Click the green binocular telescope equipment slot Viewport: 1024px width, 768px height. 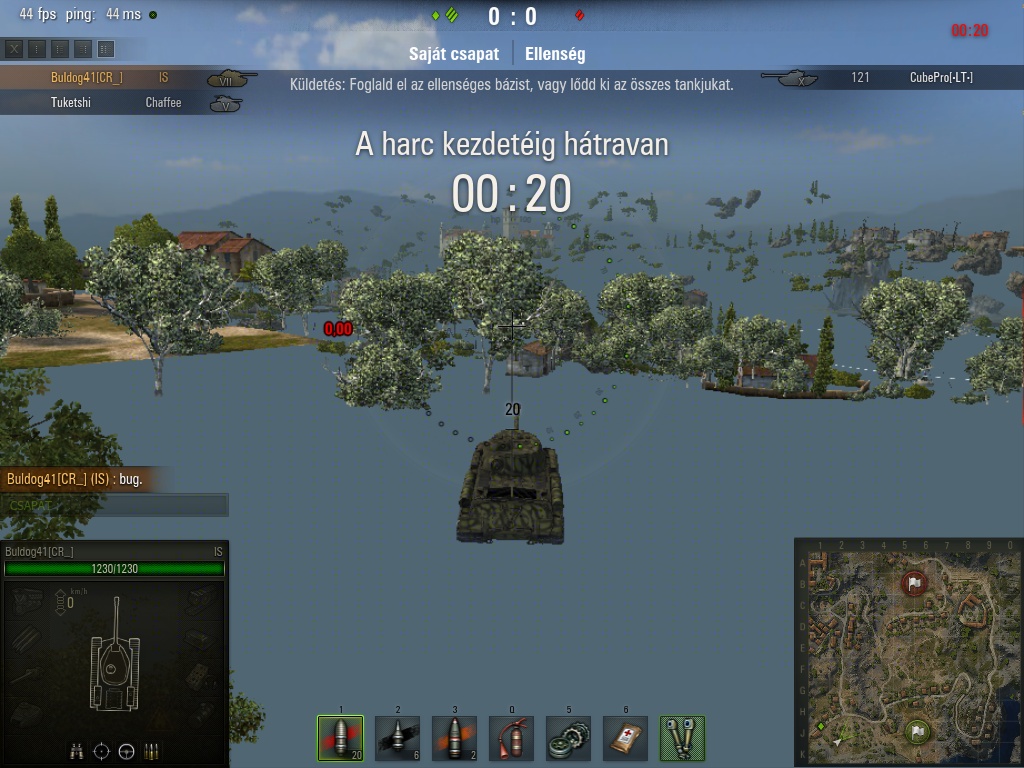[x=683, y=738]
